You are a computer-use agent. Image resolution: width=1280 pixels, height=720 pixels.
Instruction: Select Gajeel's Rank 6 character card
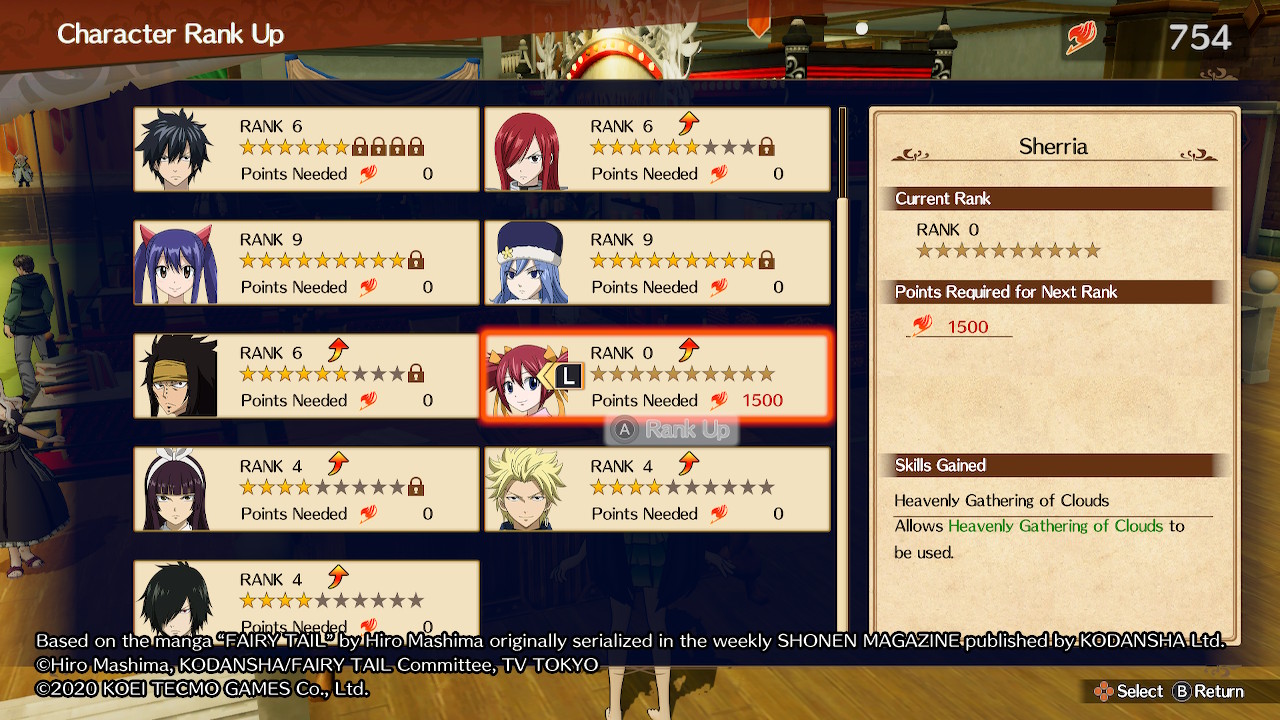(x=306, y=376)
